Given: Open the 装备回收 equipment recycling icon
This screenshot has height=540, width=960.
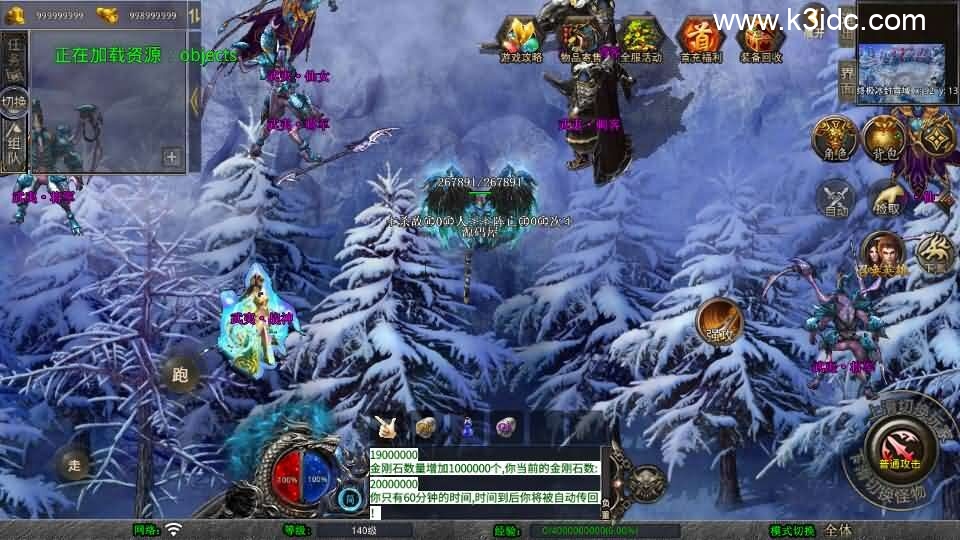Looking at the screenshot, I should [760, 40].
